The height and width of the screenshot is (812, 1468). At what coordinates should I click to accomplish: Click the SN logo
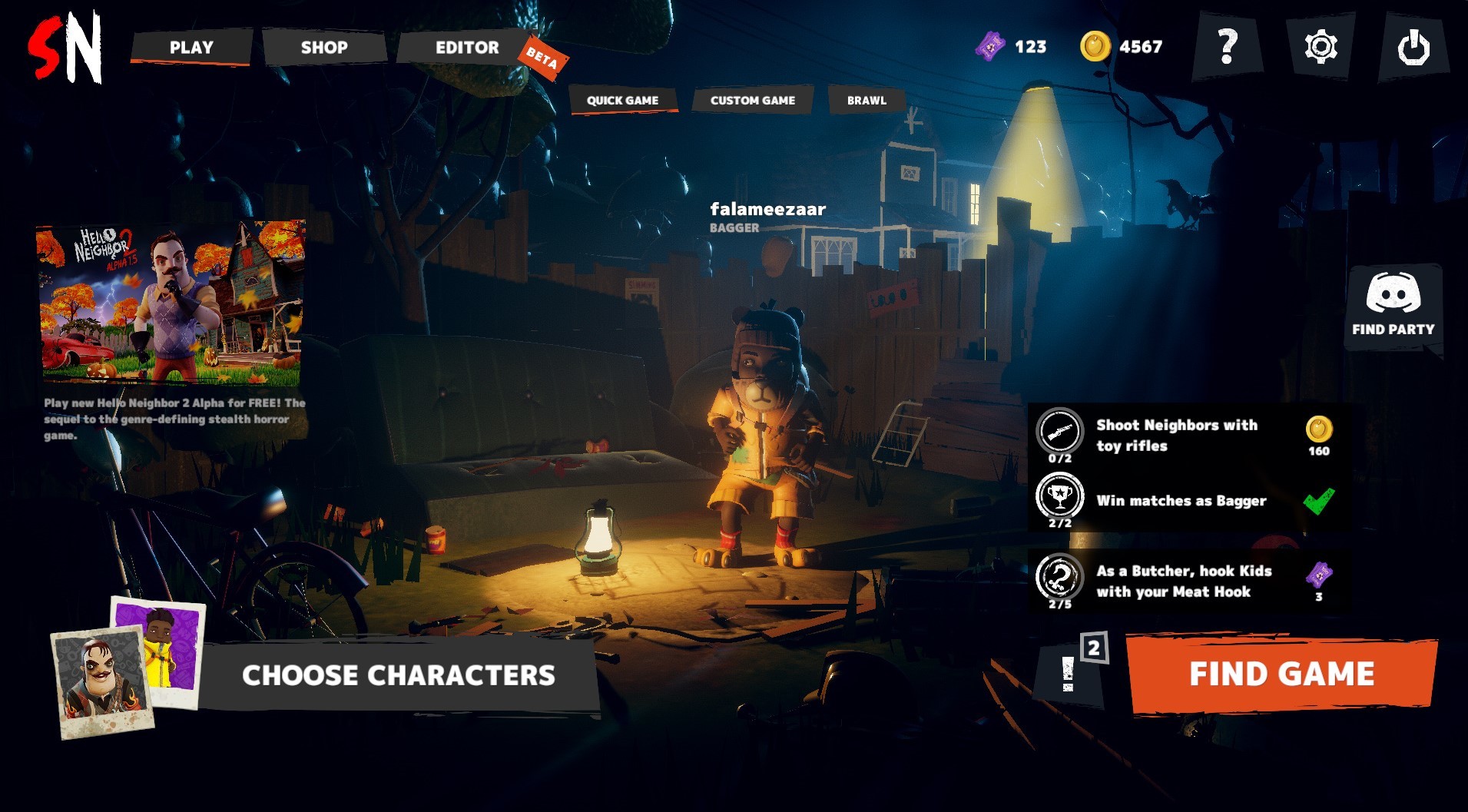tap(65, 48)
